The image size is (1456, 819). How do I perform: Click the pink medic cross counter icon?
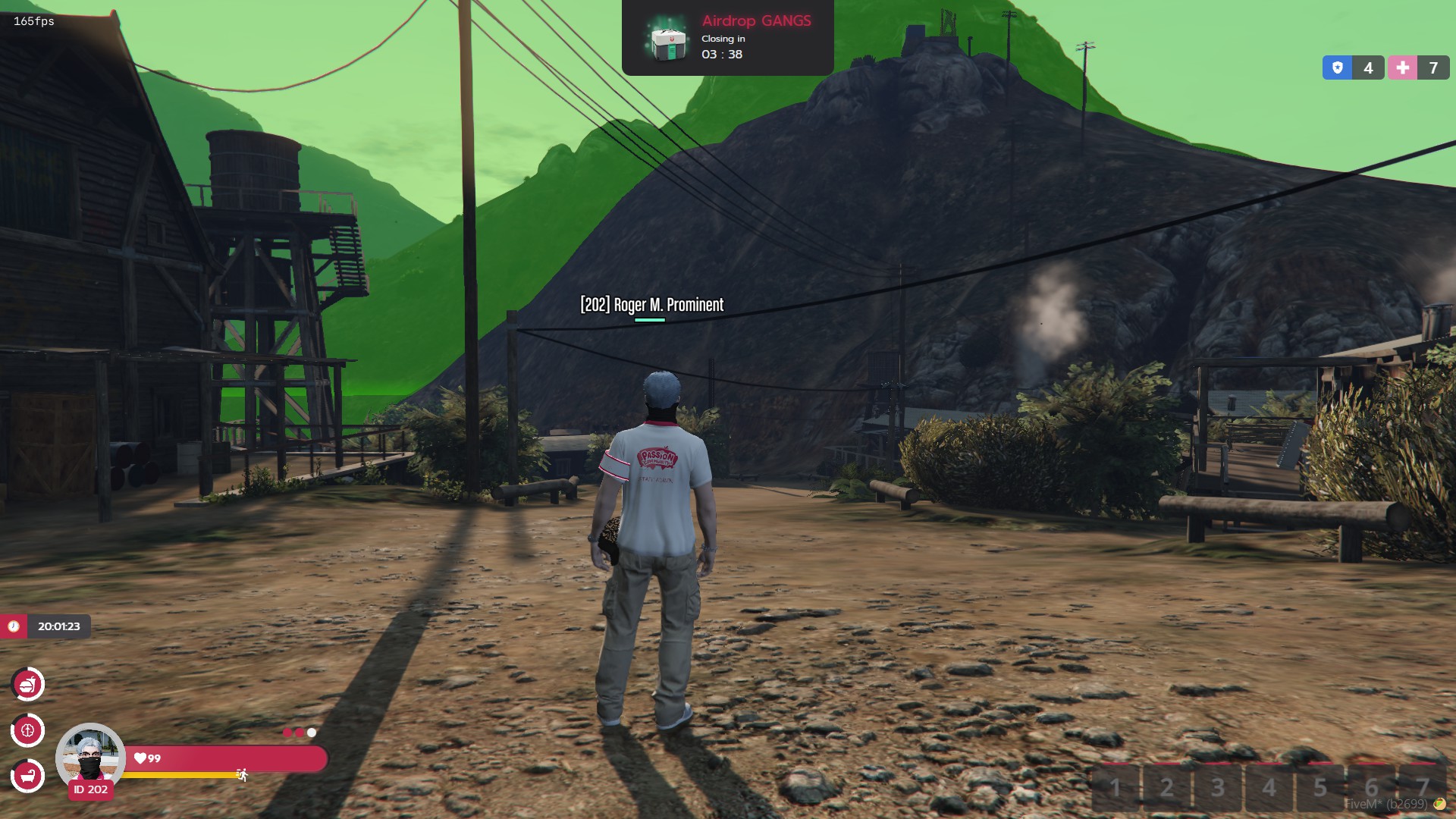click(x=1402, y=67)
